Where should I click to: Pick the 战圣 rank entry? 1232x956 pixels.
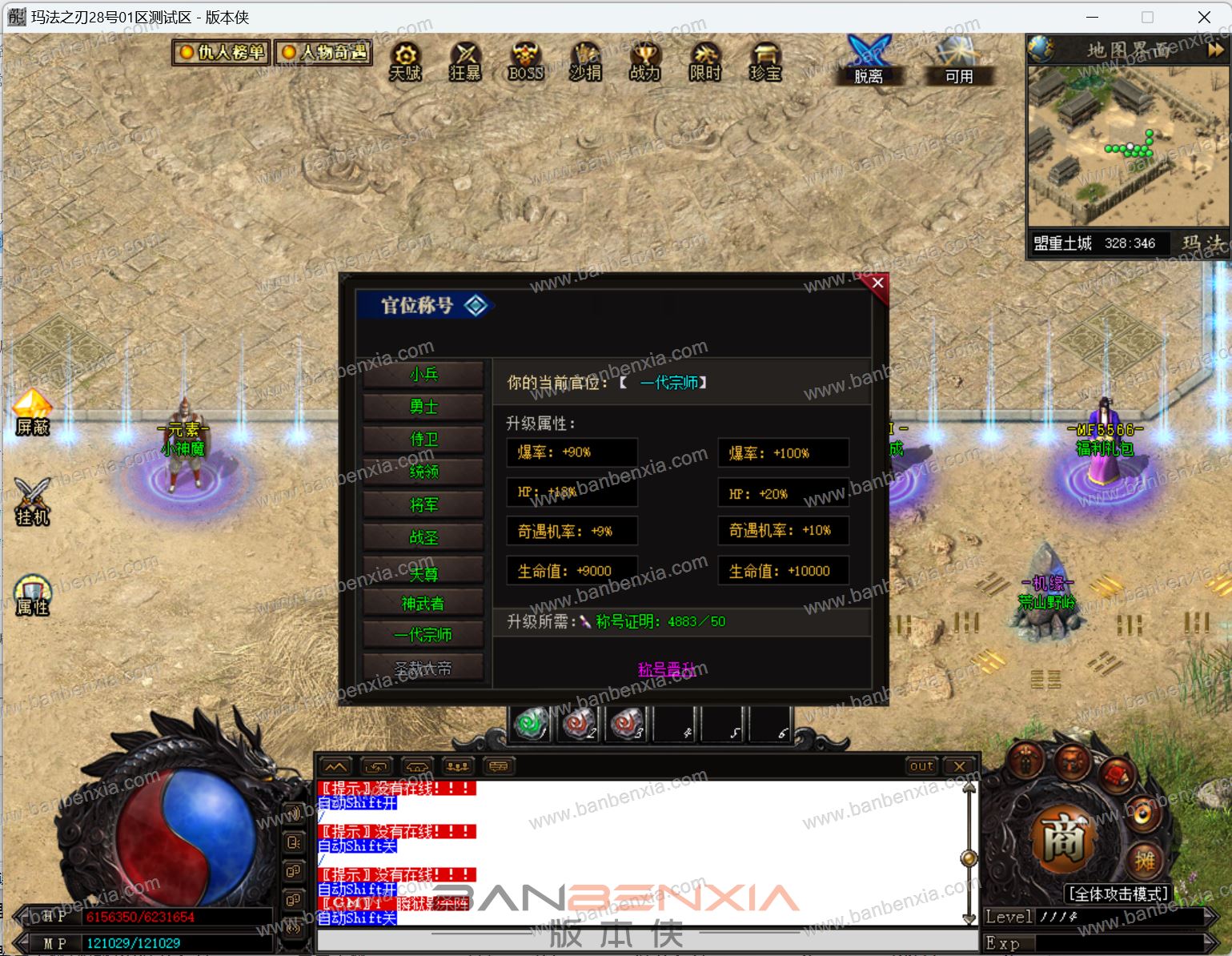click(423, 538)
